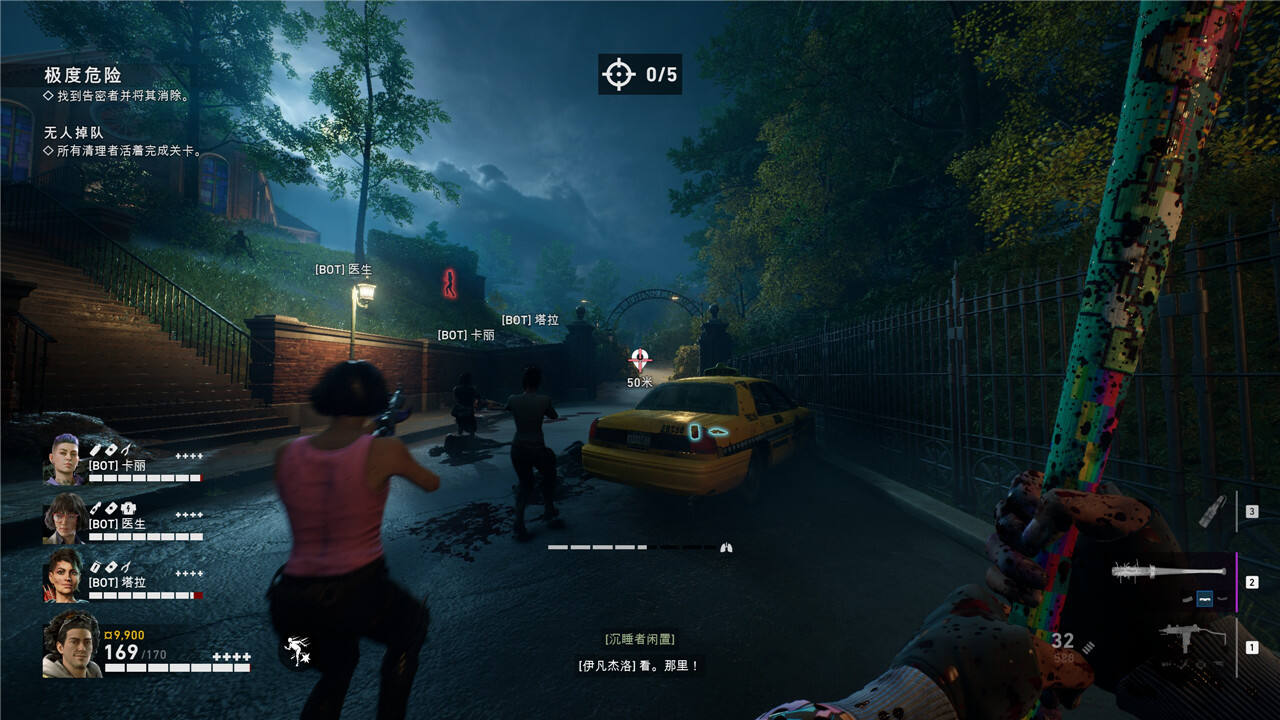Select teammate 塔拉's portrait

(x=64, y=575)
